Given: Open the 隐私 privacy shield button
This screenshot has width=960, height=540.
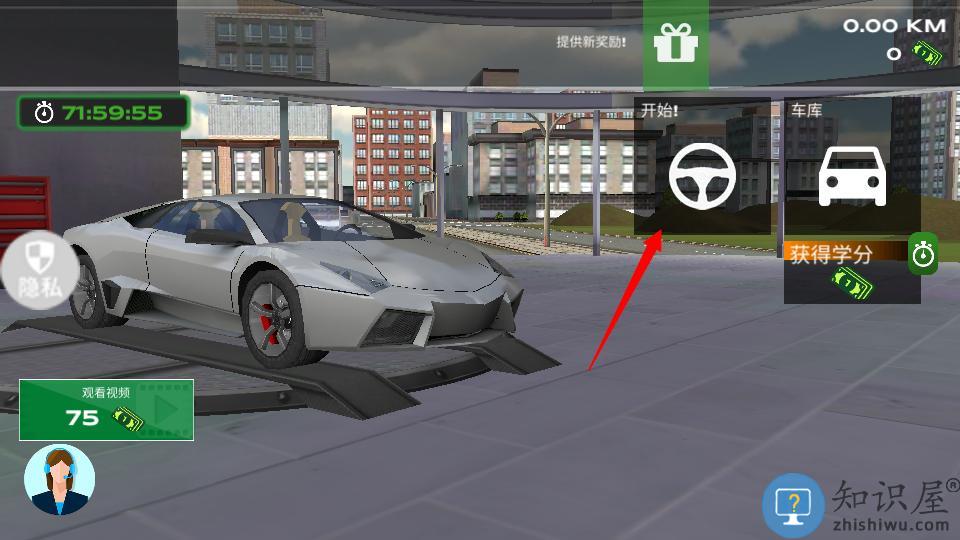Looking at the screenshot, I should click(x=40, y=269).
